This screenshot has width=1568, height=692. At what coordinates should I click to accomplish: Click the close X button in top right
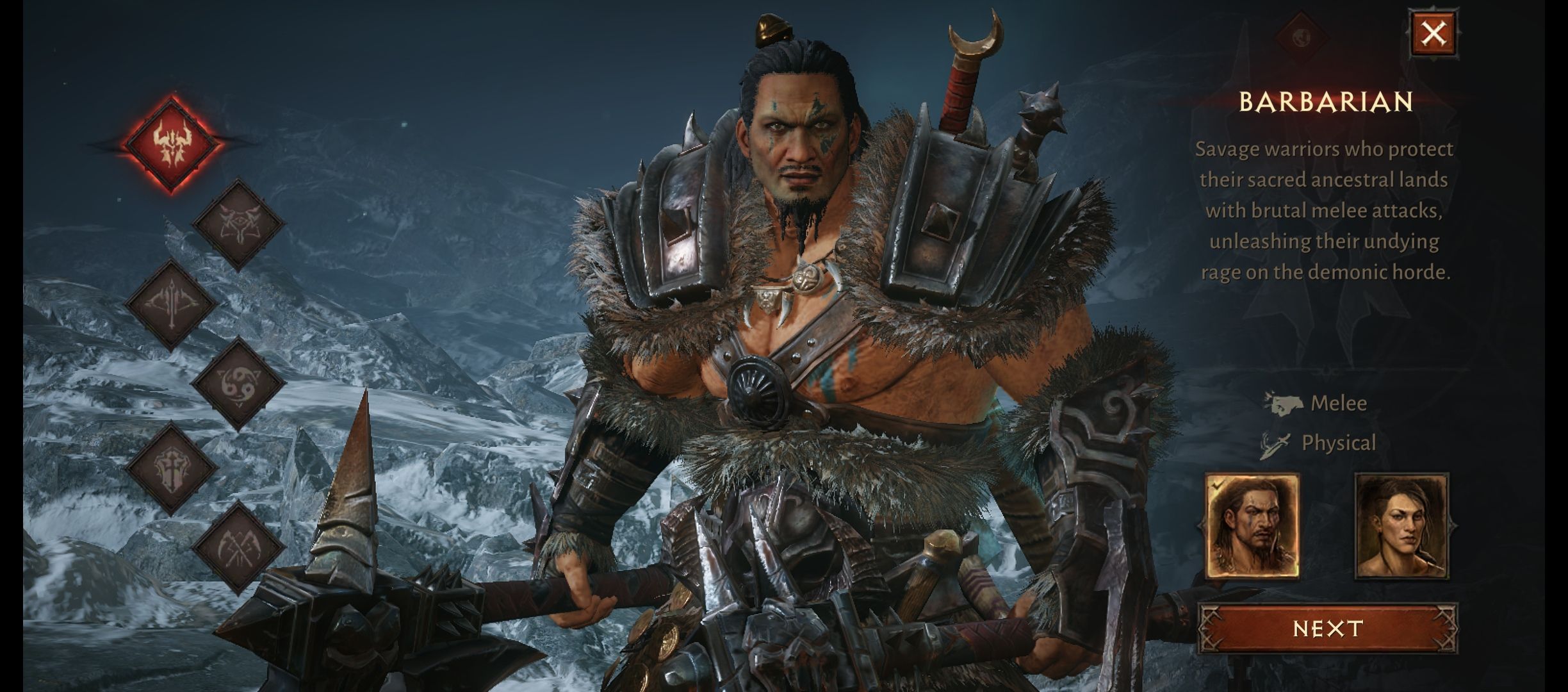[1434, 33]
